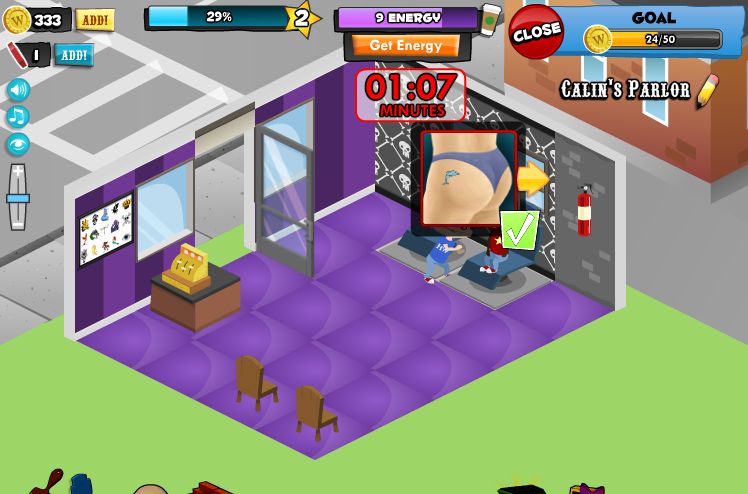
Task: Add more red tickets with blue ADD! button
Action: (74, 55)
